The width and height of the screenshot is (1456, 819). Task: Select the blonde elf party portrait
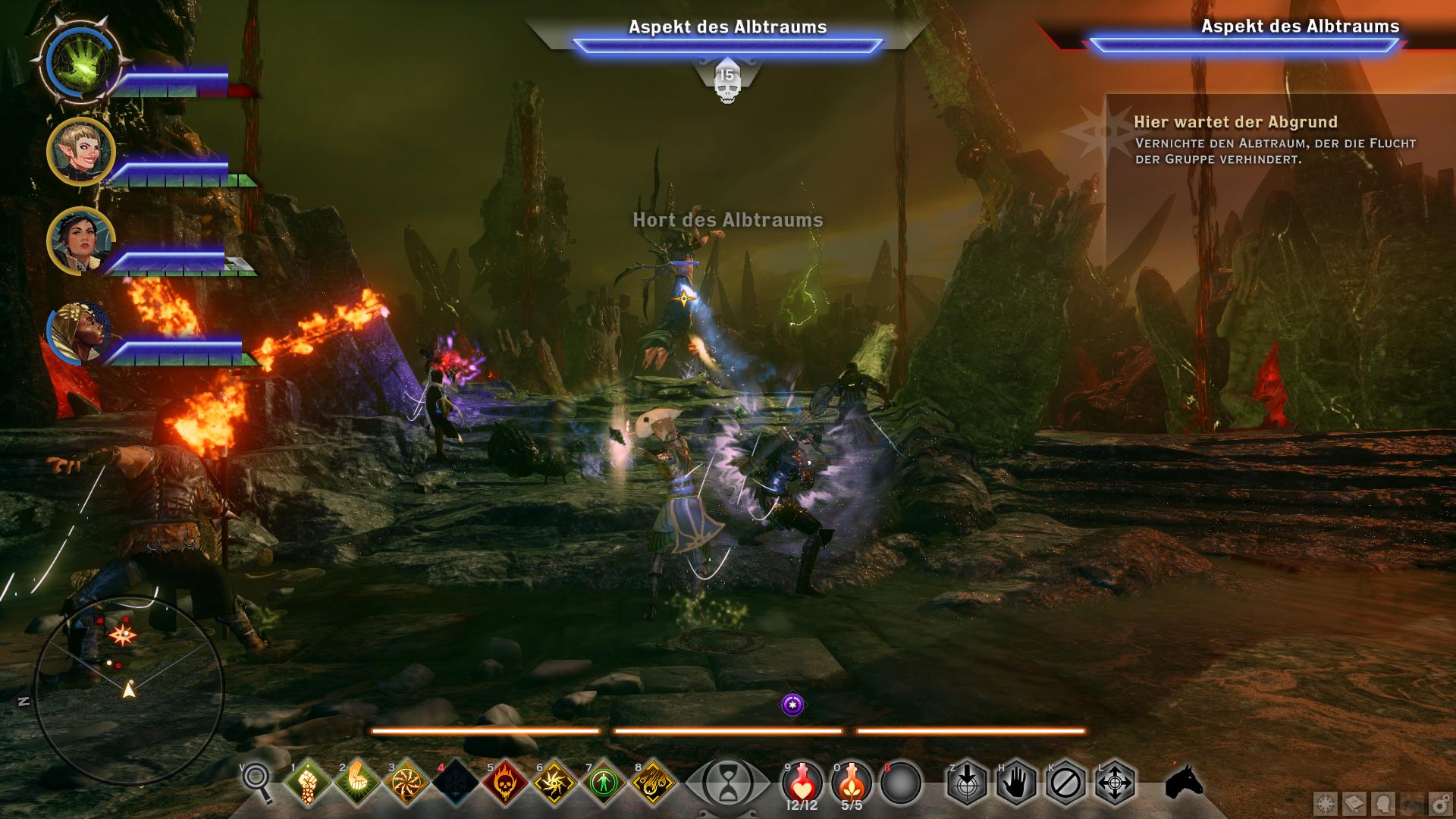80,152
